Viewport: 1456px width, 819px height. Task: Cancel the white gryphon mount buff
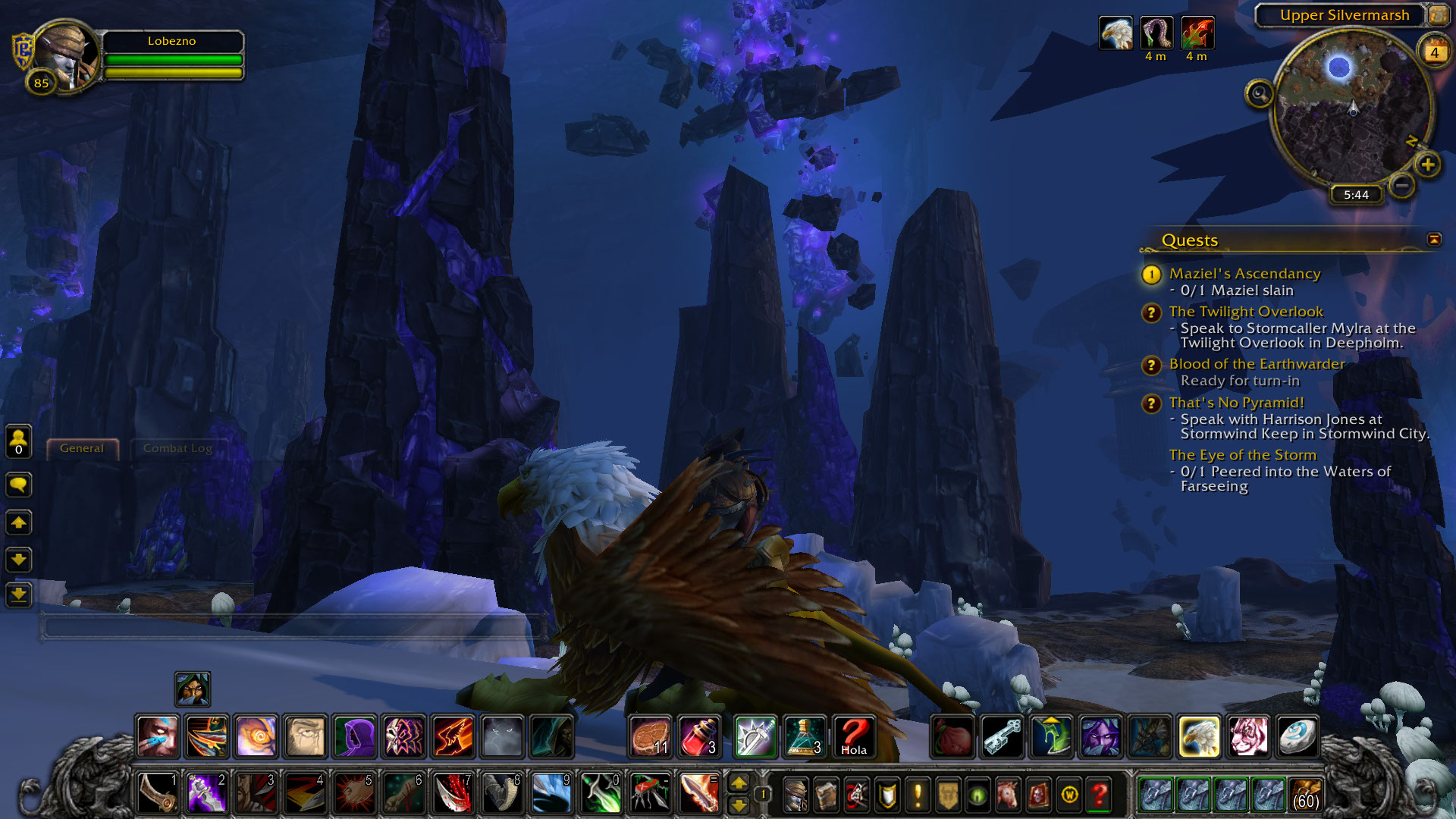[x=1116, y=34]
